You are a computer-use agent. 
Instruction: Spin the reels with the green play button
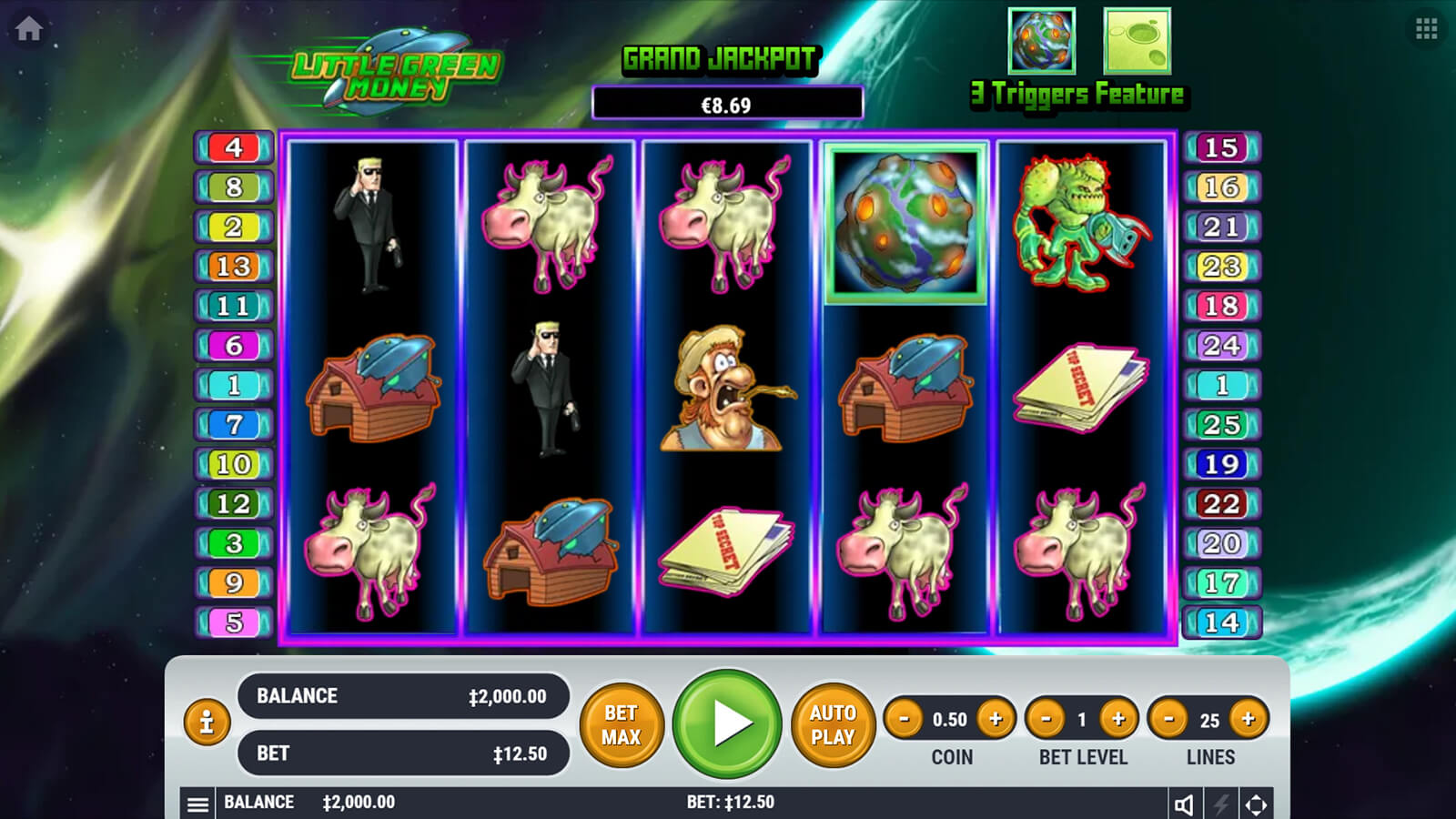click(727, 723)
